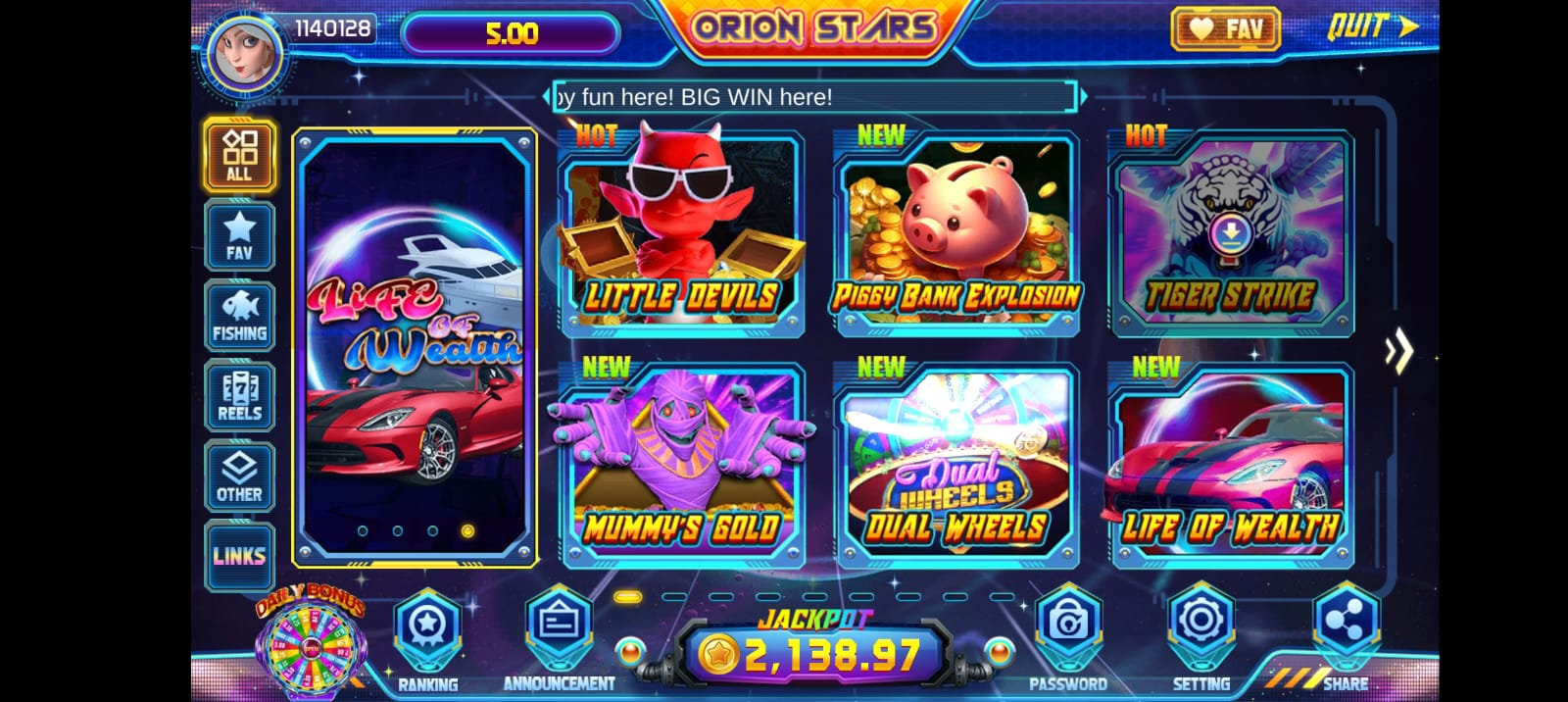Switch to the Other games category
The image size is (1568, 702).
tap(239, 476)
